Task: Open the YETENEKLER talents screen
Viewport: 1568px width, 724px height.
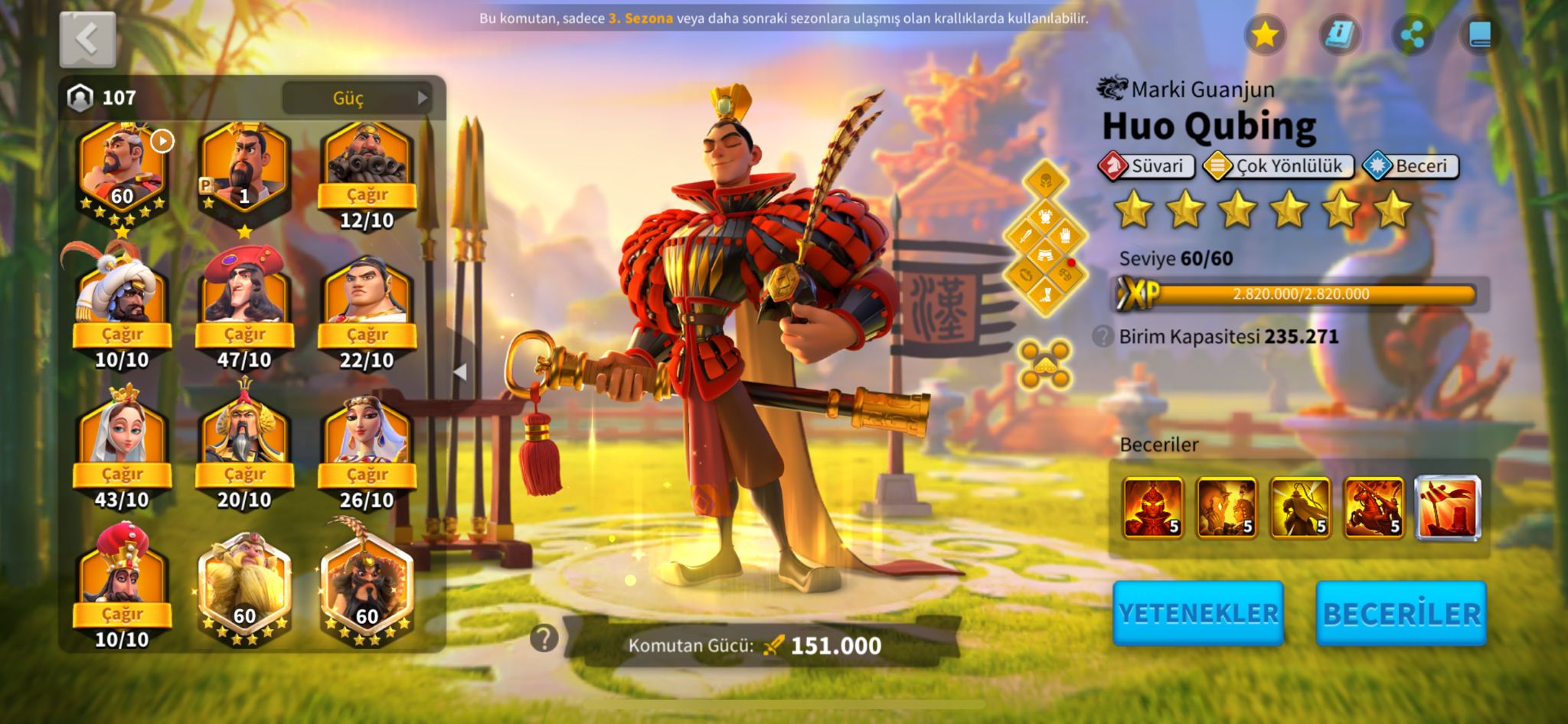Action: [1198, 614]
